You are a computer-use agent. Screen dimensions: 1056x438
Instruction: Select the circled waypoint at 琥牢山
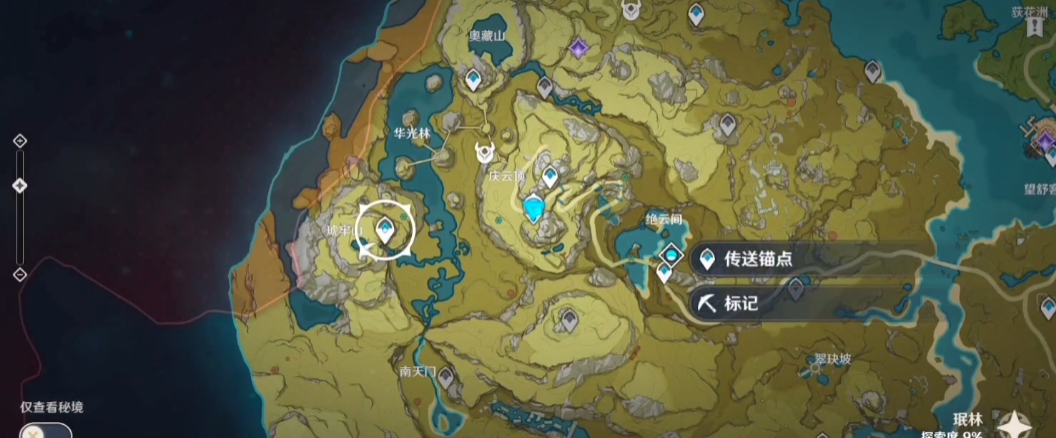click(385, 231)
